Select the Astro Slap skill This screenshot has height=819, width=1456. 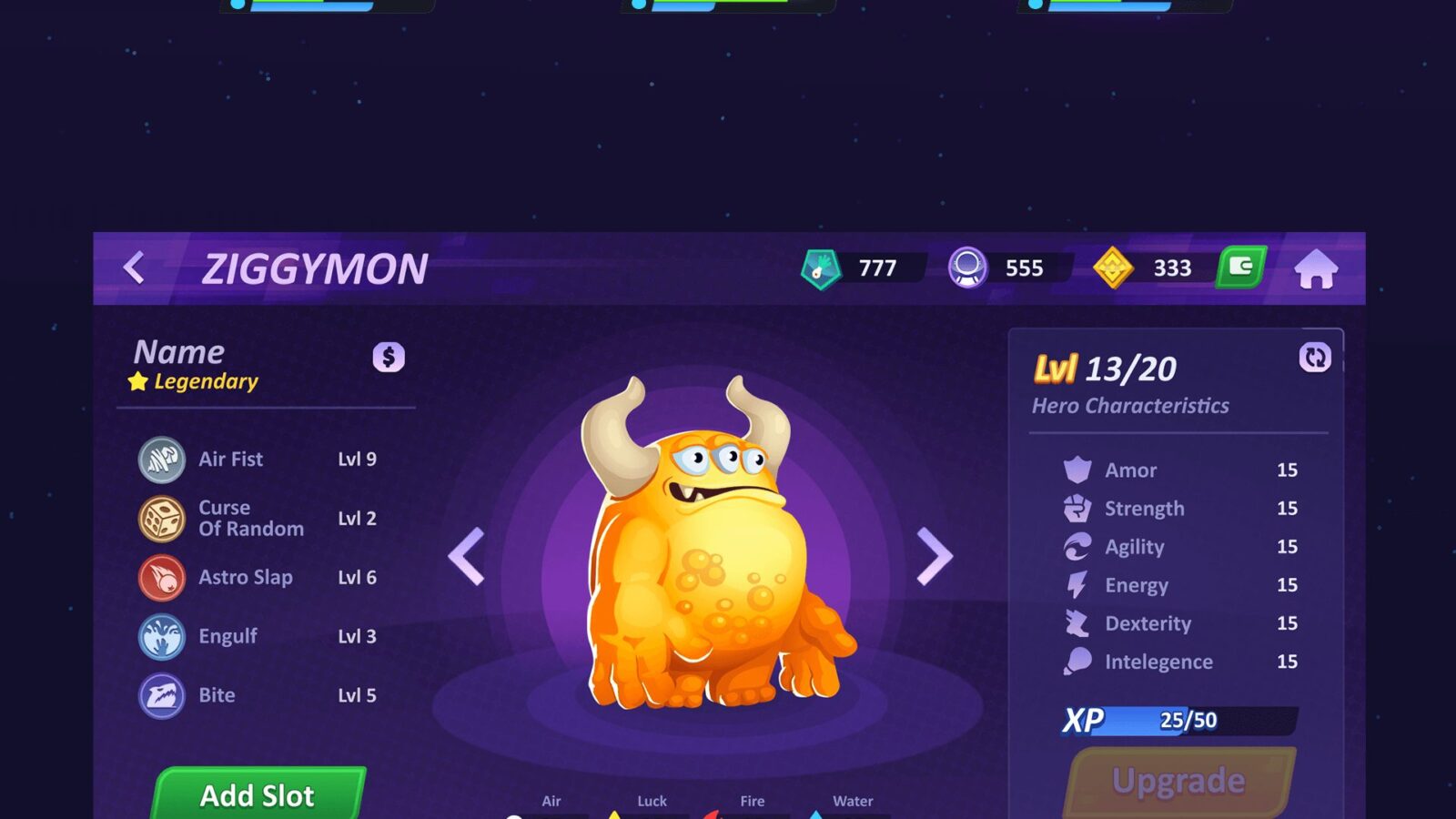tap(245, 578)
